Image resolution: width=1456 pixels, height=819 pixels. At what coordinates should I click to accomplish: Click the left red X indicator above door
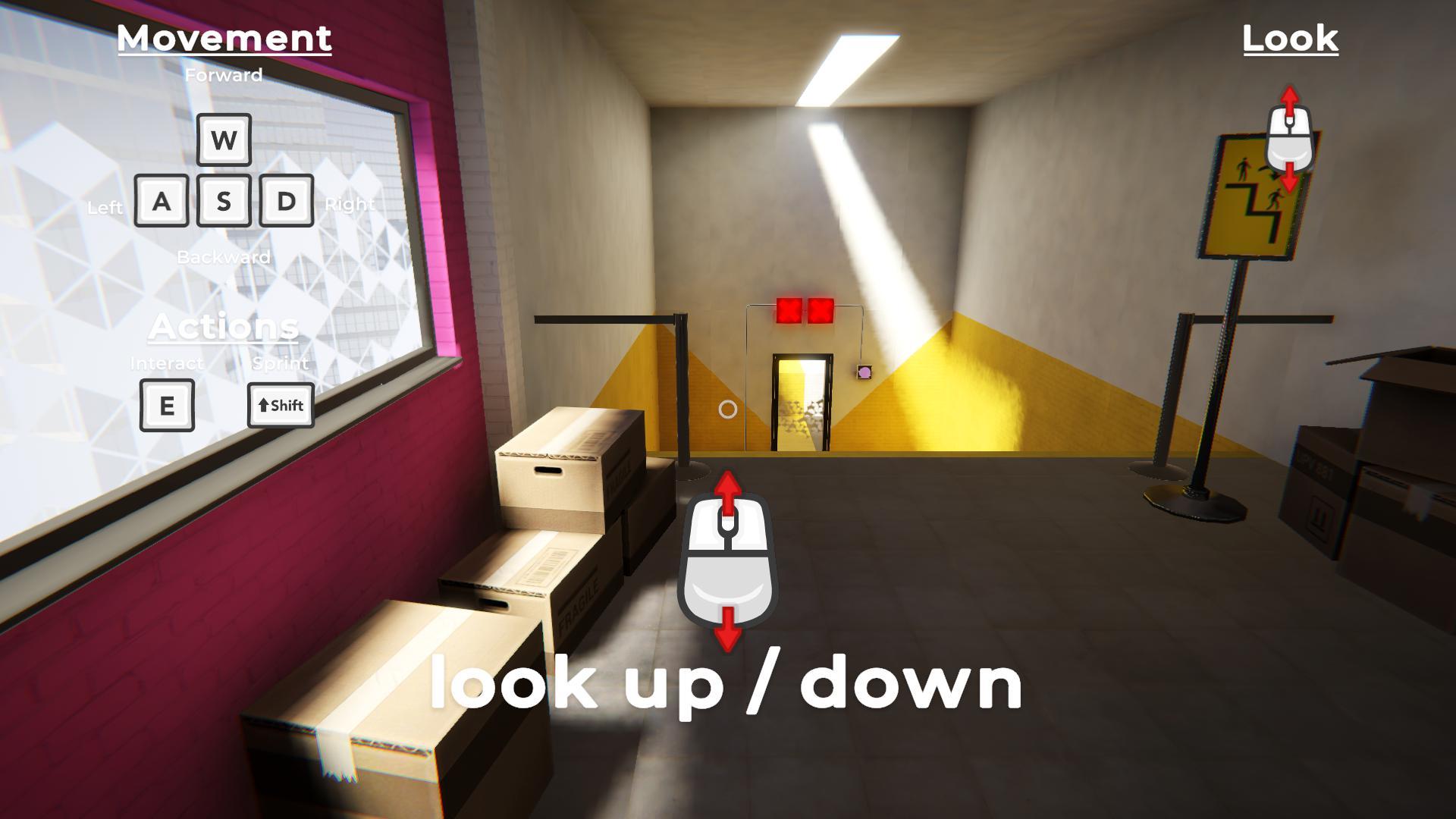pos(789,309)
